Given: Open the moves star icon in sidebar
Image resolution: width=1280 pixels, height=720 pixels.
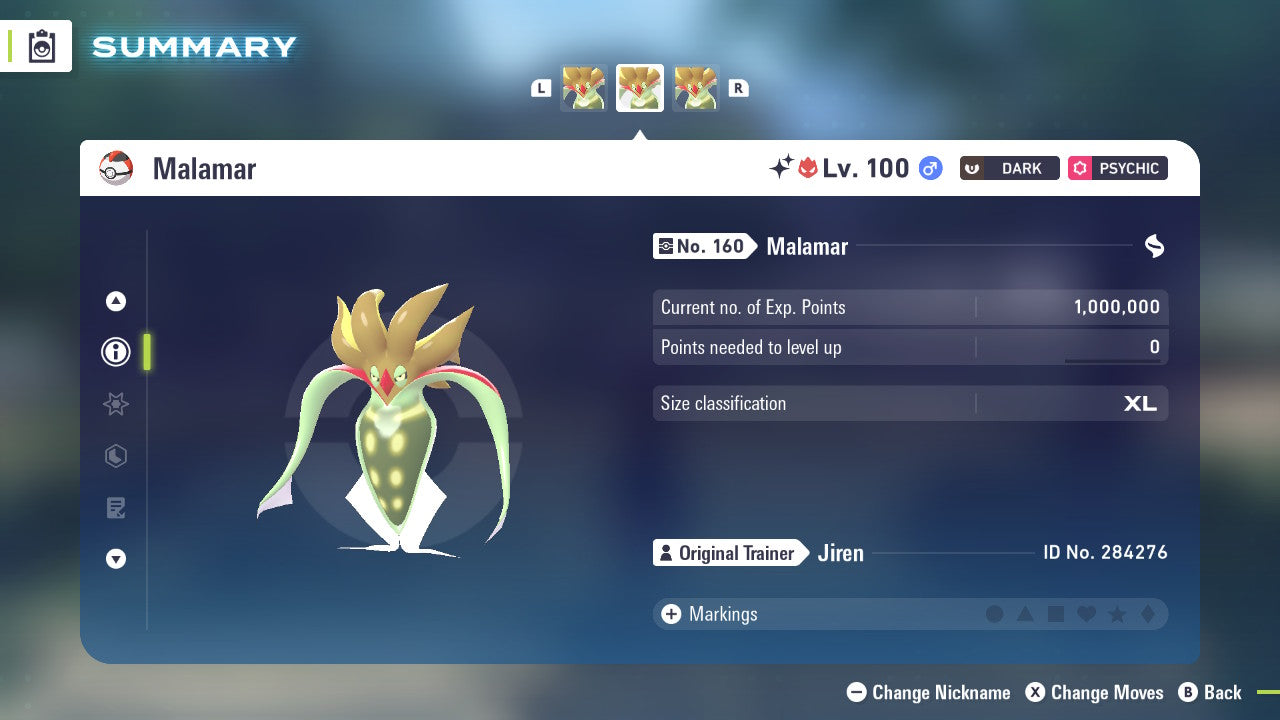Looking at the screenshot, I should [115, 404].
